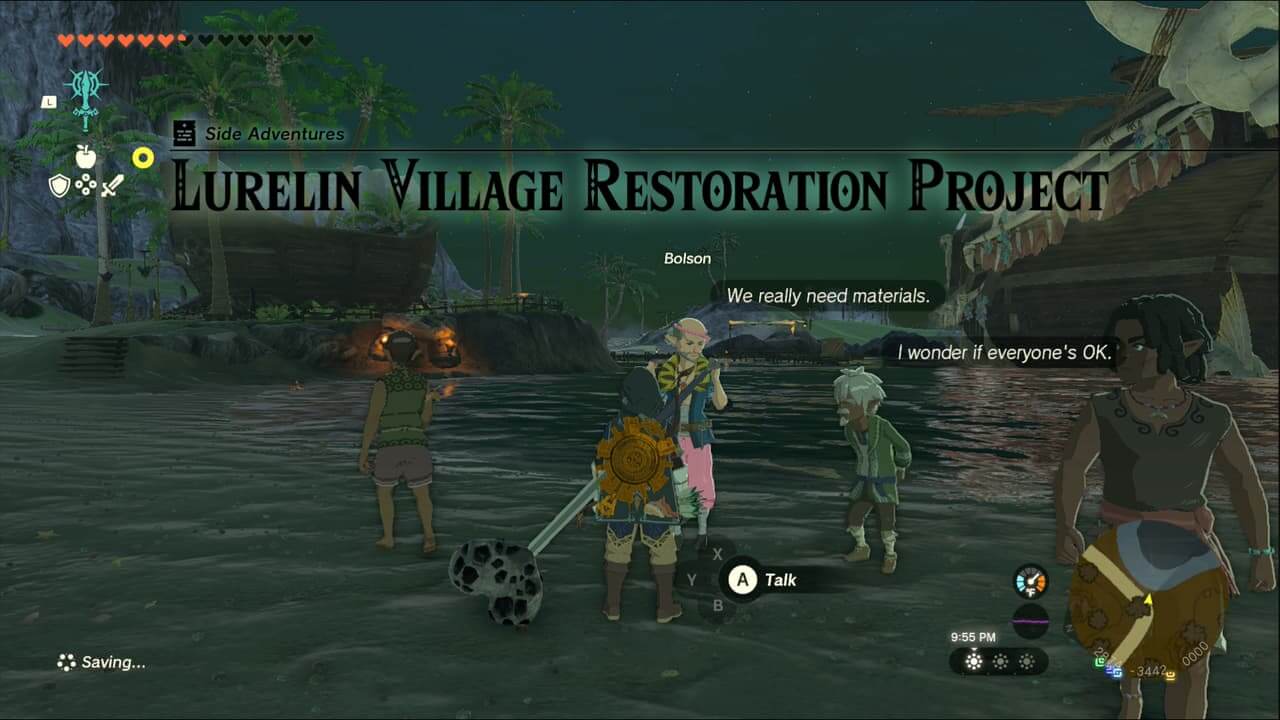Toggle the middle sun icon in the time bar
The height and width of the screenshot is (720, 1280).
pos(1002,661)
